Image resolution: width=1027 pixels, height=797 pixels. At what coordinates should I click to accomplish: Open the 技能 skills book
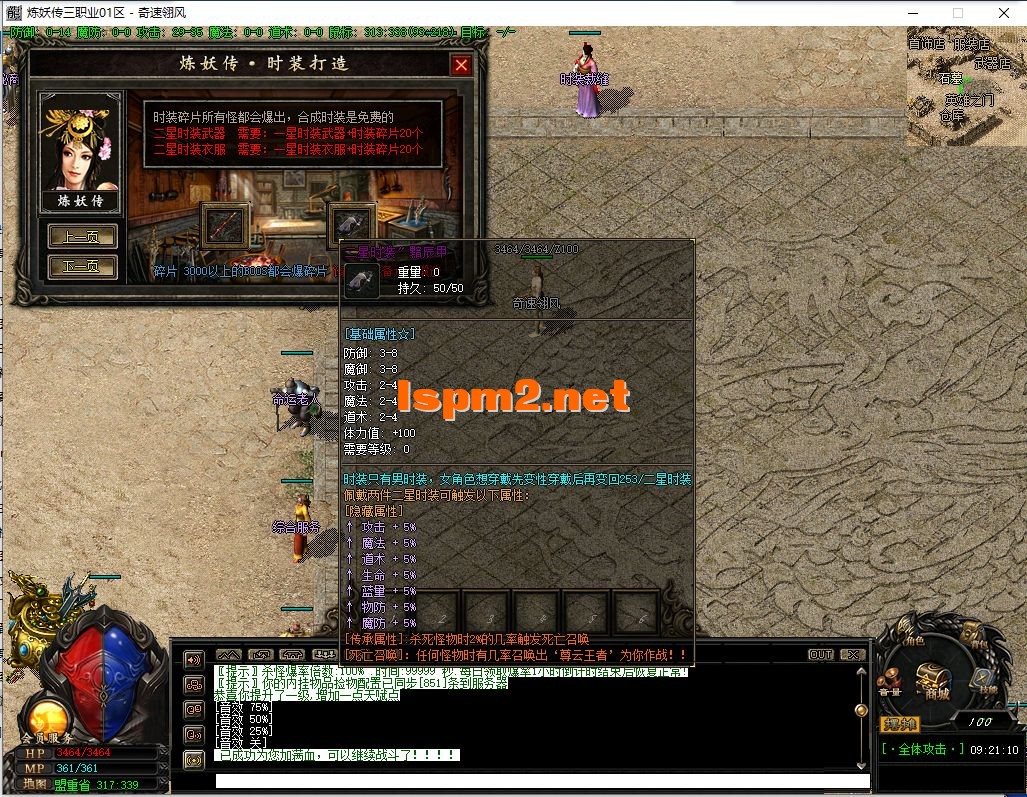pos(982,680)
